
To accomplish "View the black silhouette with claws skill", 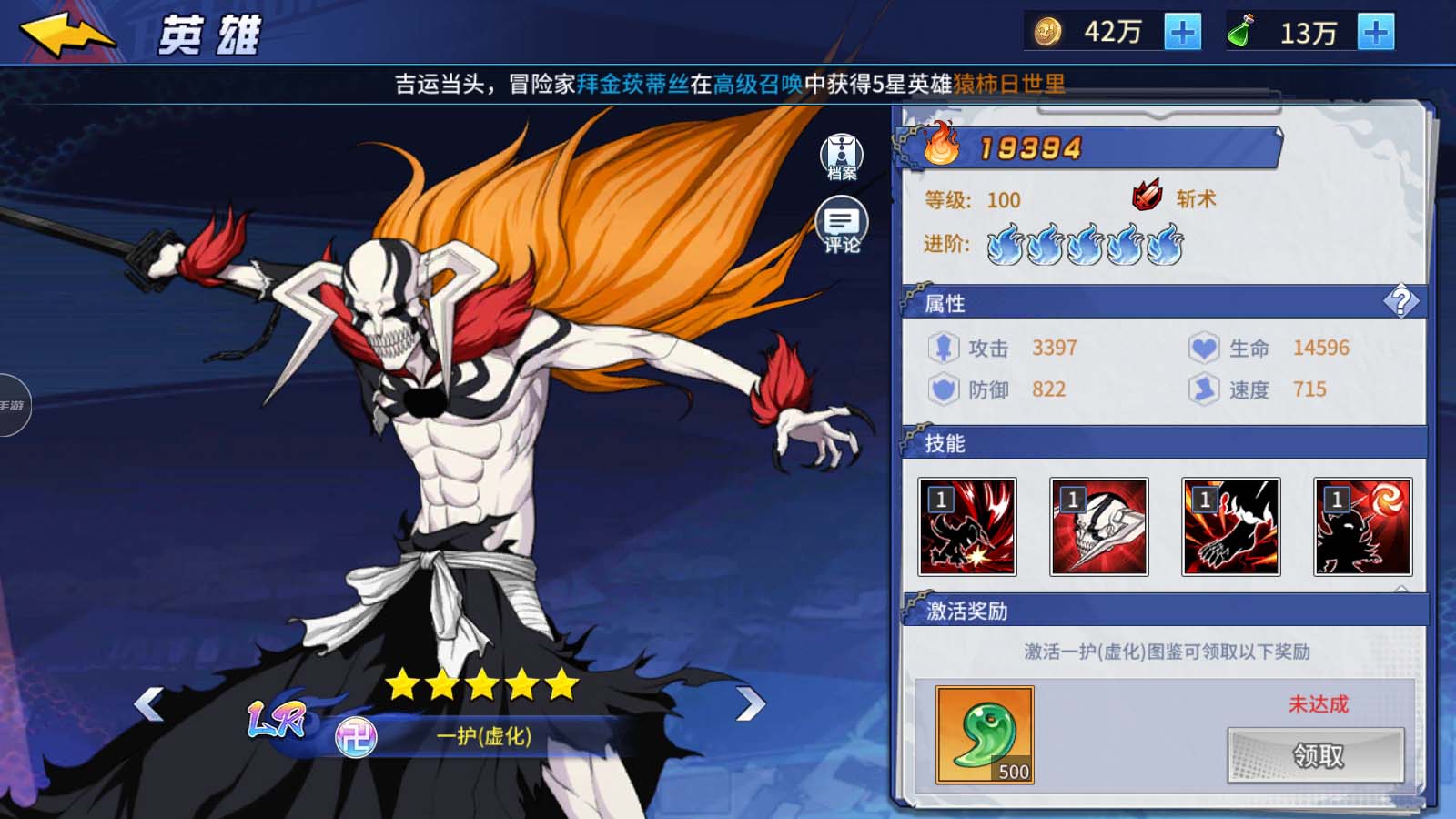I will 1230,527.
